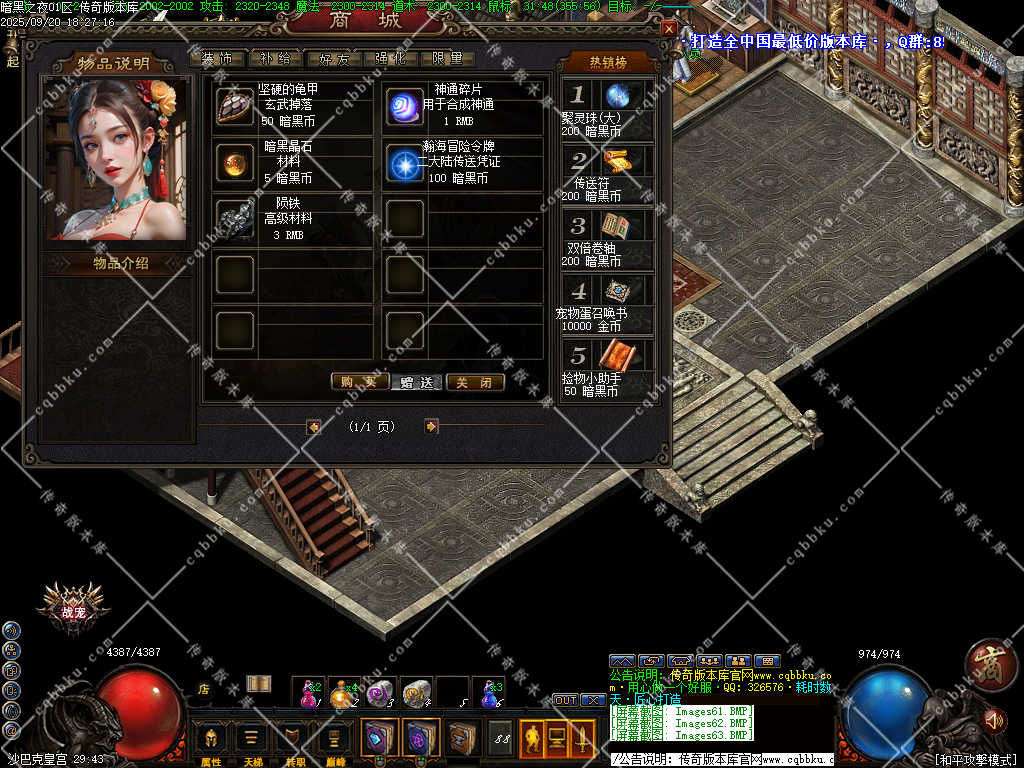
Task: Select the 瀚海冒险令牌 blue token item
Action: tap(405, 163)
